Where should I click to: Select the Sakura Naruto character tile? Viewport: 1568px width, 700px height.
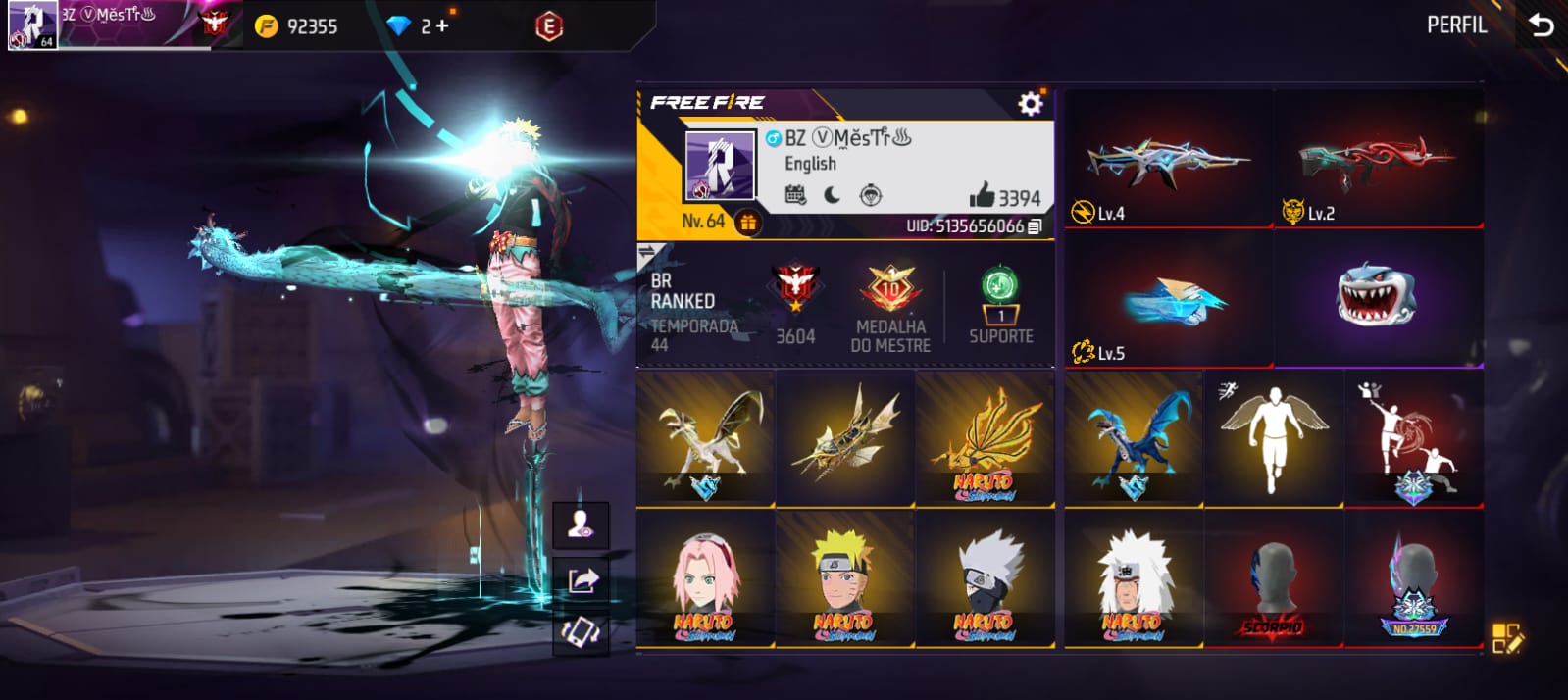pyautogui.click(x=704, y=578)
